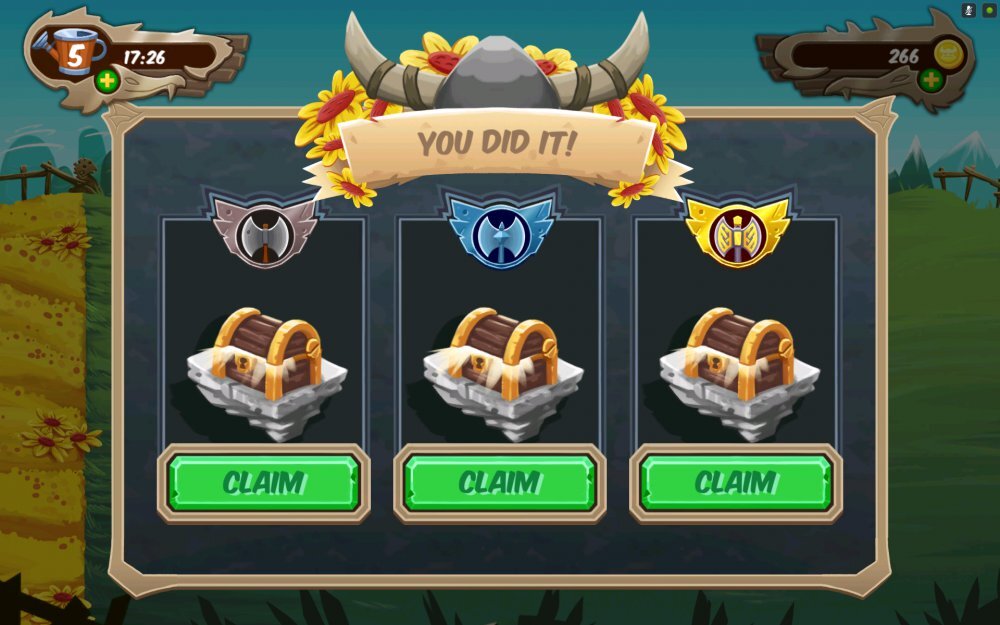Click the watering can energy icon

(x=70, y=50)
